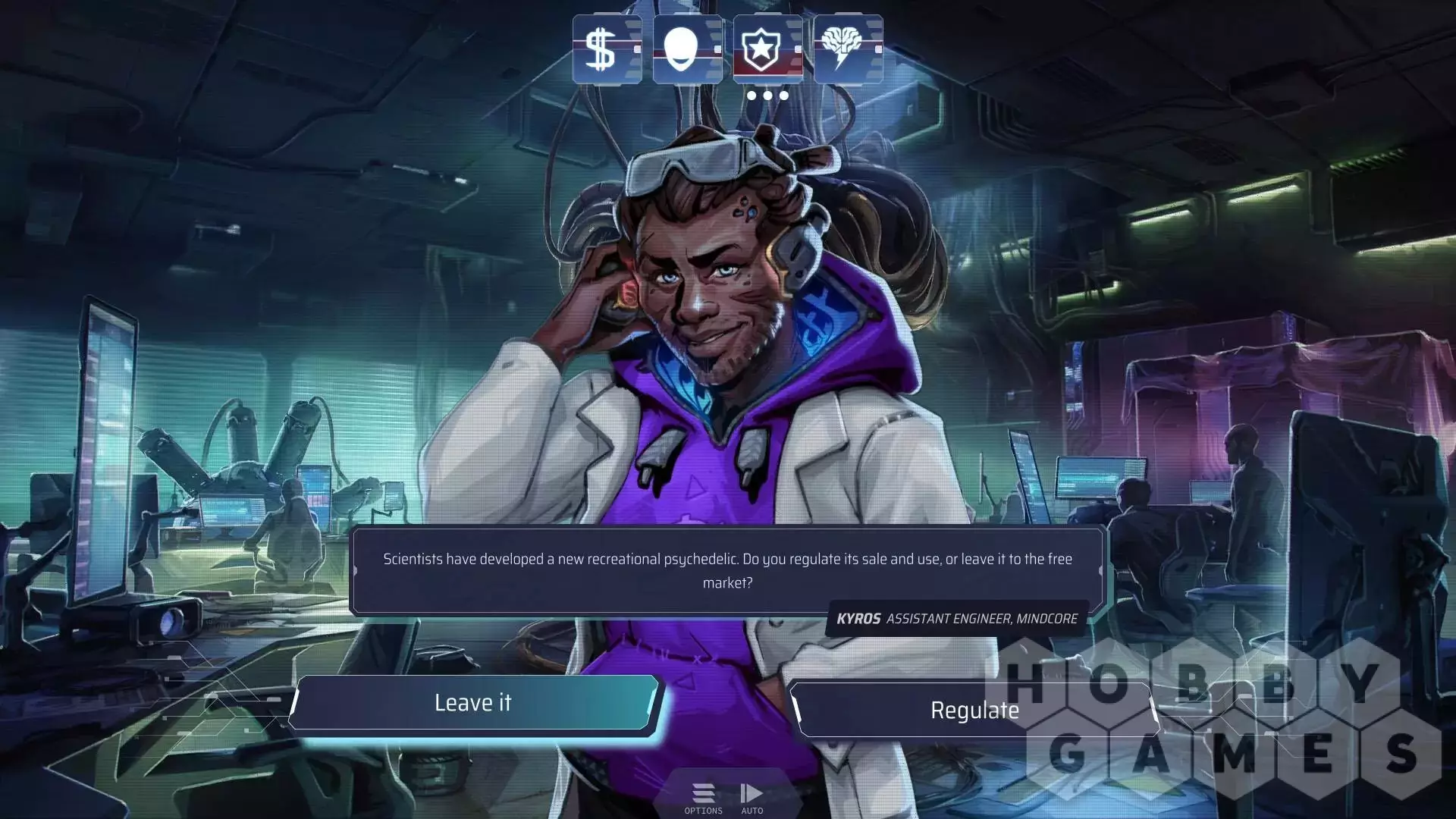1456x819 pixels.
Task: Select the smiling face happiness stat icon
Action: click(687, 49)
